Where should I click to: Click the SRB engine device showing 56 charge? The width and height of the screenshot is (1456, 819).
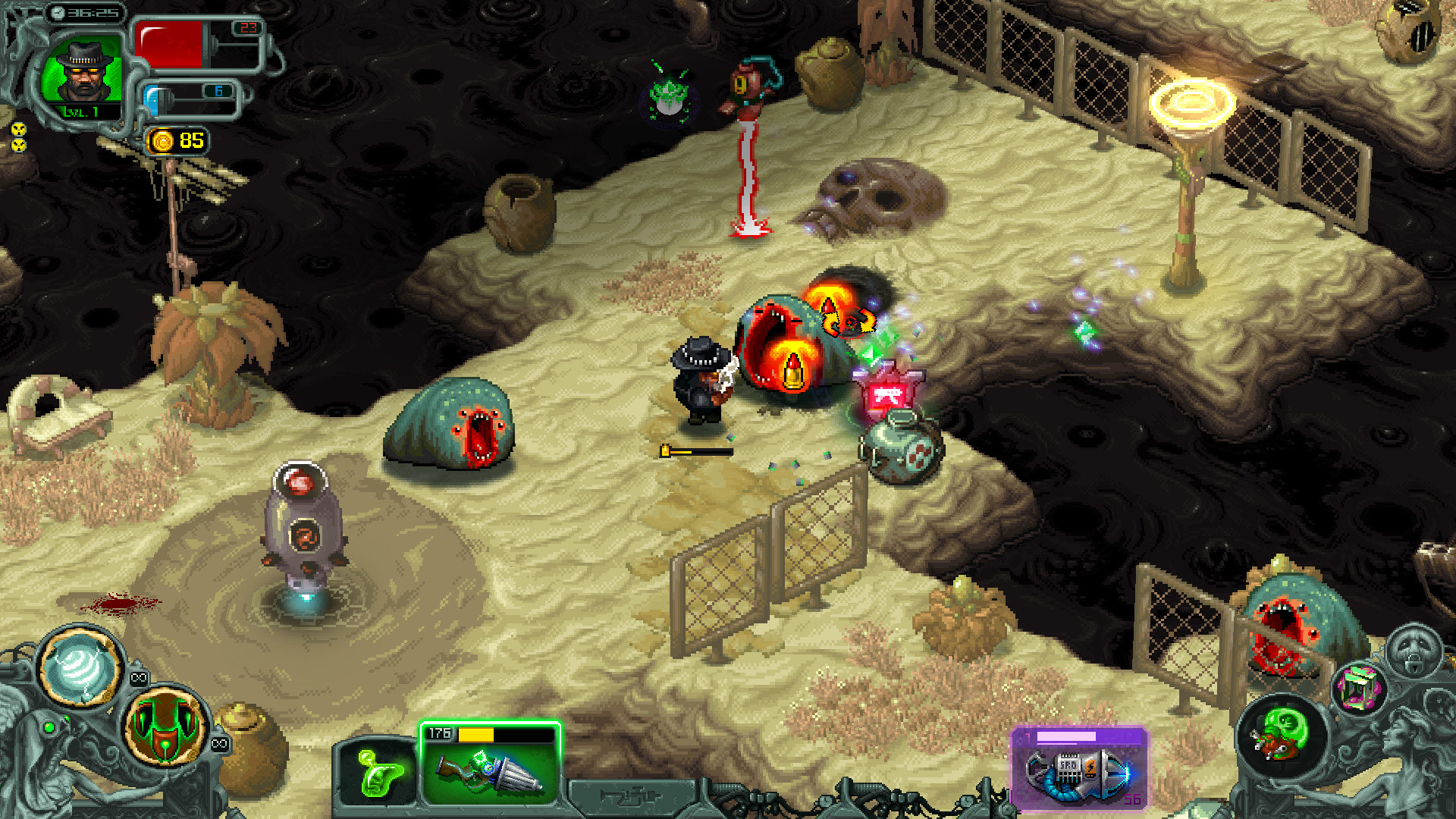(x=1077, y=775)
